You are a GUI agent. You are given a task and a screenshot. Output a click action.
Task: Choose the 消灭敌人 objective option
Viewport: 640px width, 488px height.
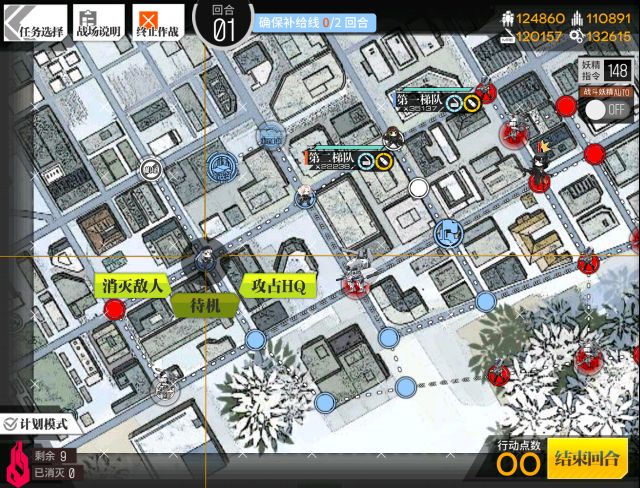[x=132, y=286]
